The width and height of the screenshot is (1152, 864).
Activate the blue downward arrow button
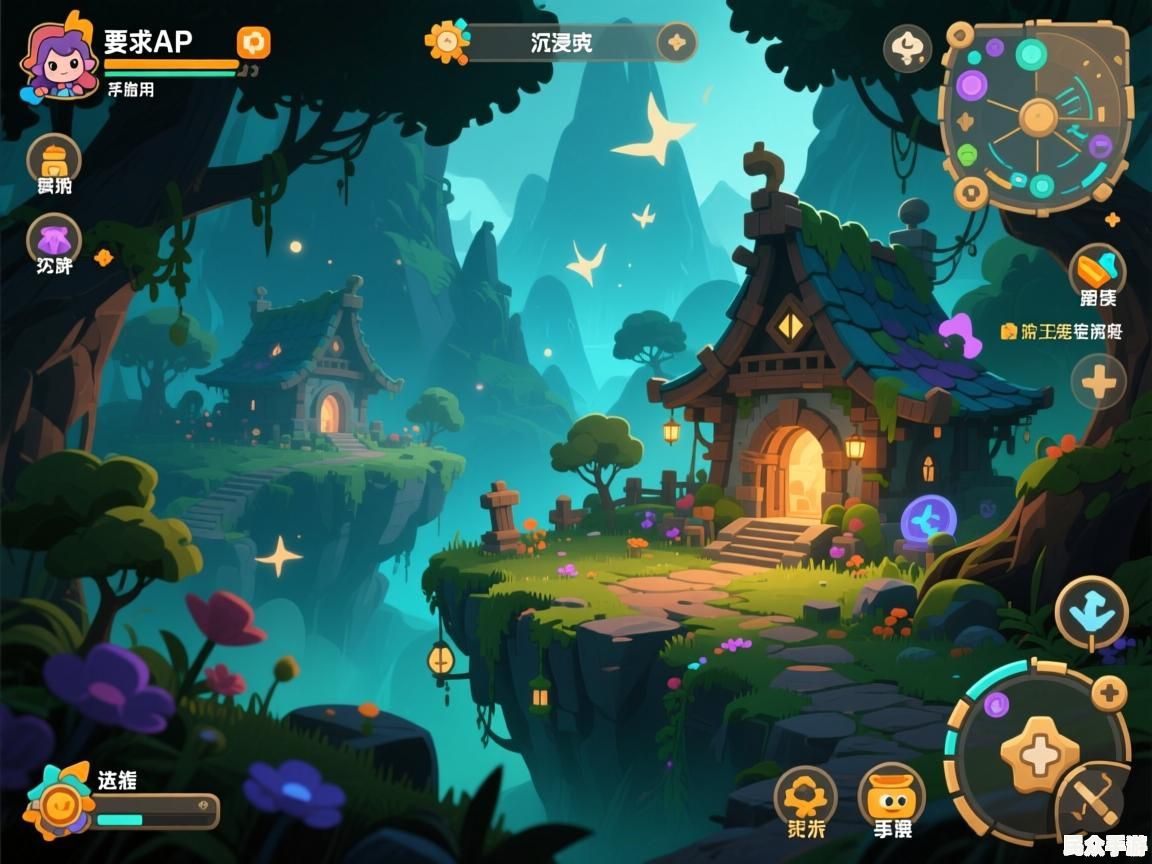[x=1091, y=613]
